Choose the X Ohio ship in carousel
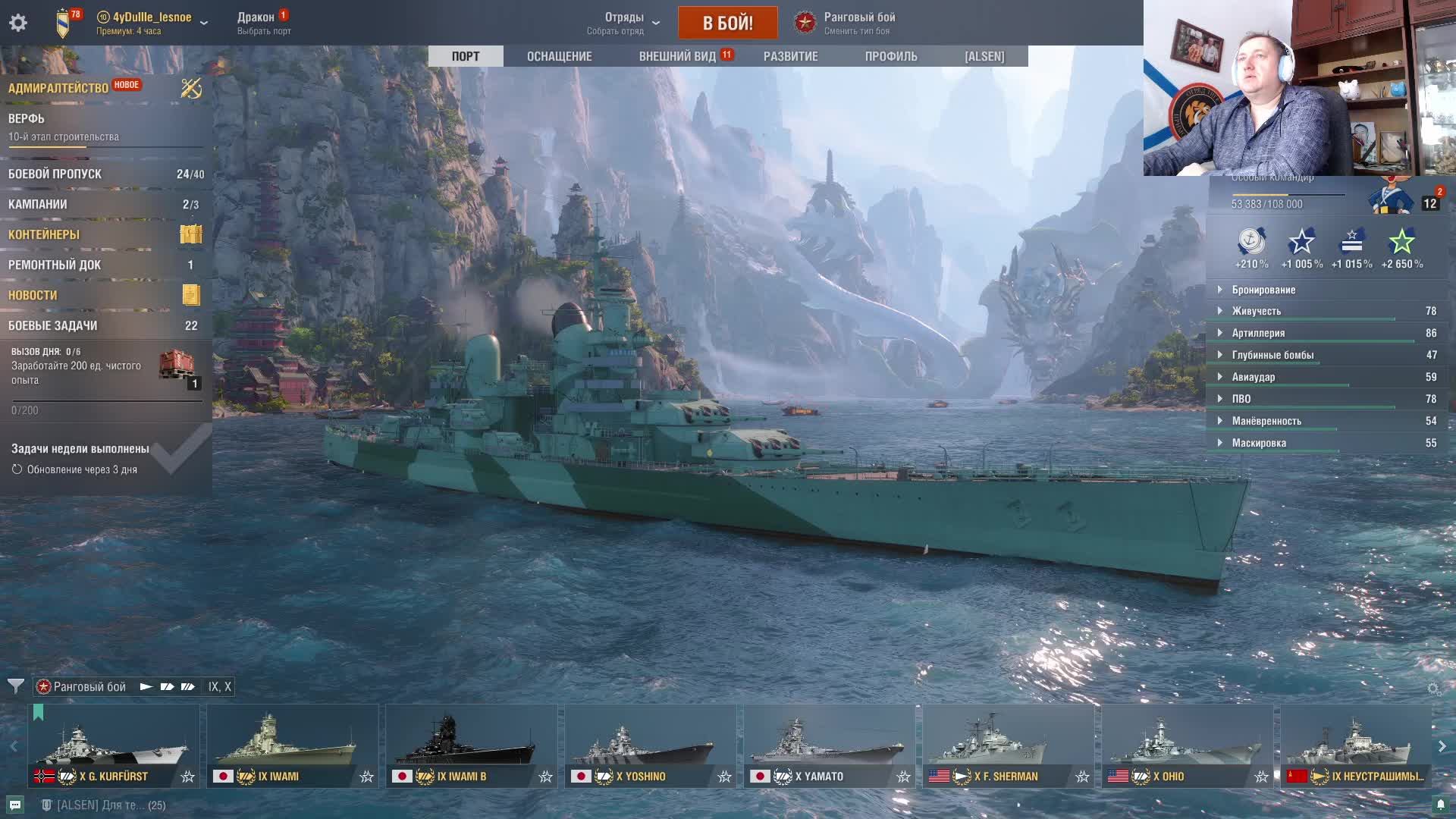 point(1187,745)
